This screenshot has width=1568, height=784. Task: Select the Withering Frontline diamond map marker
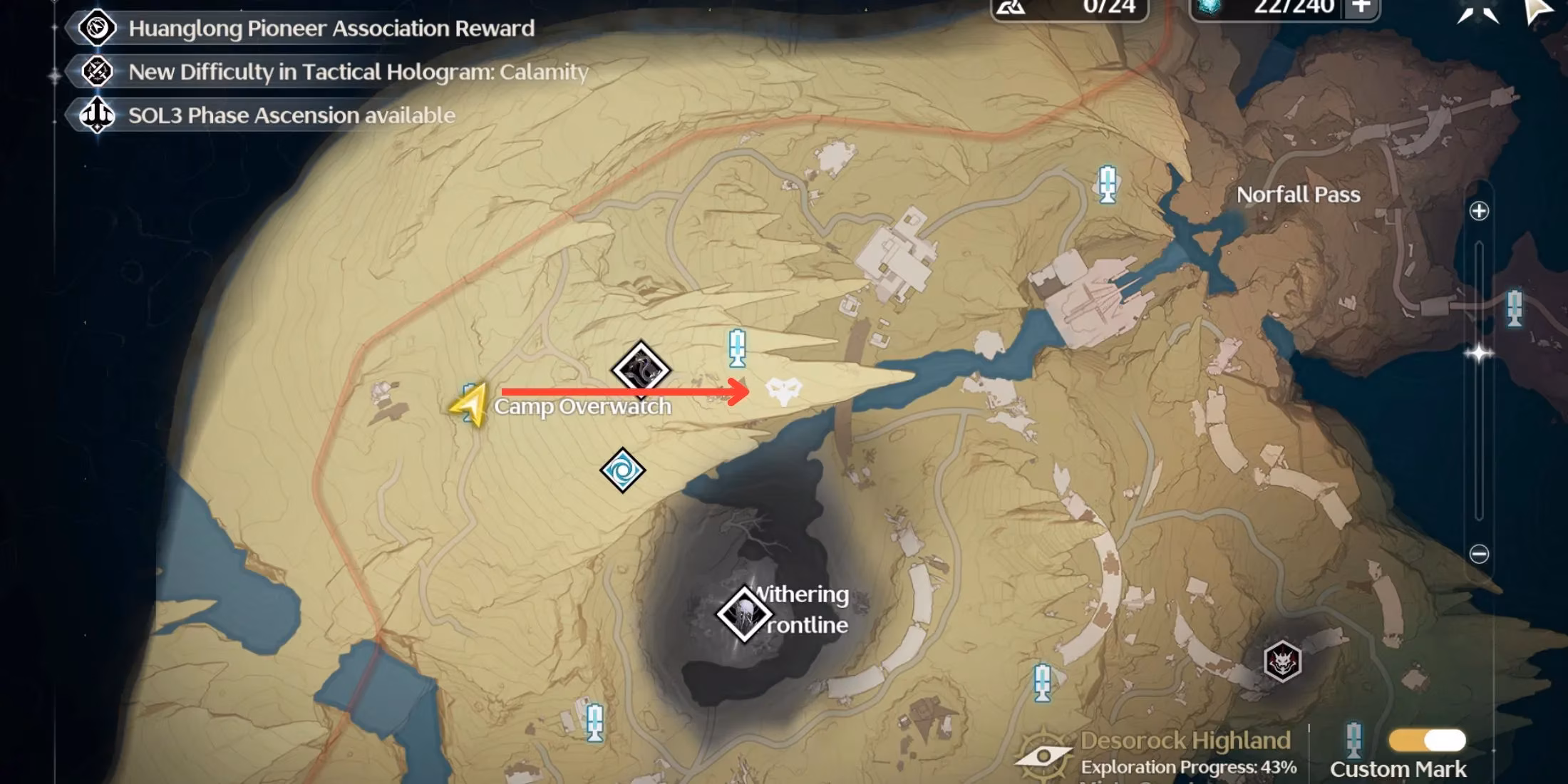click(744, 614)
